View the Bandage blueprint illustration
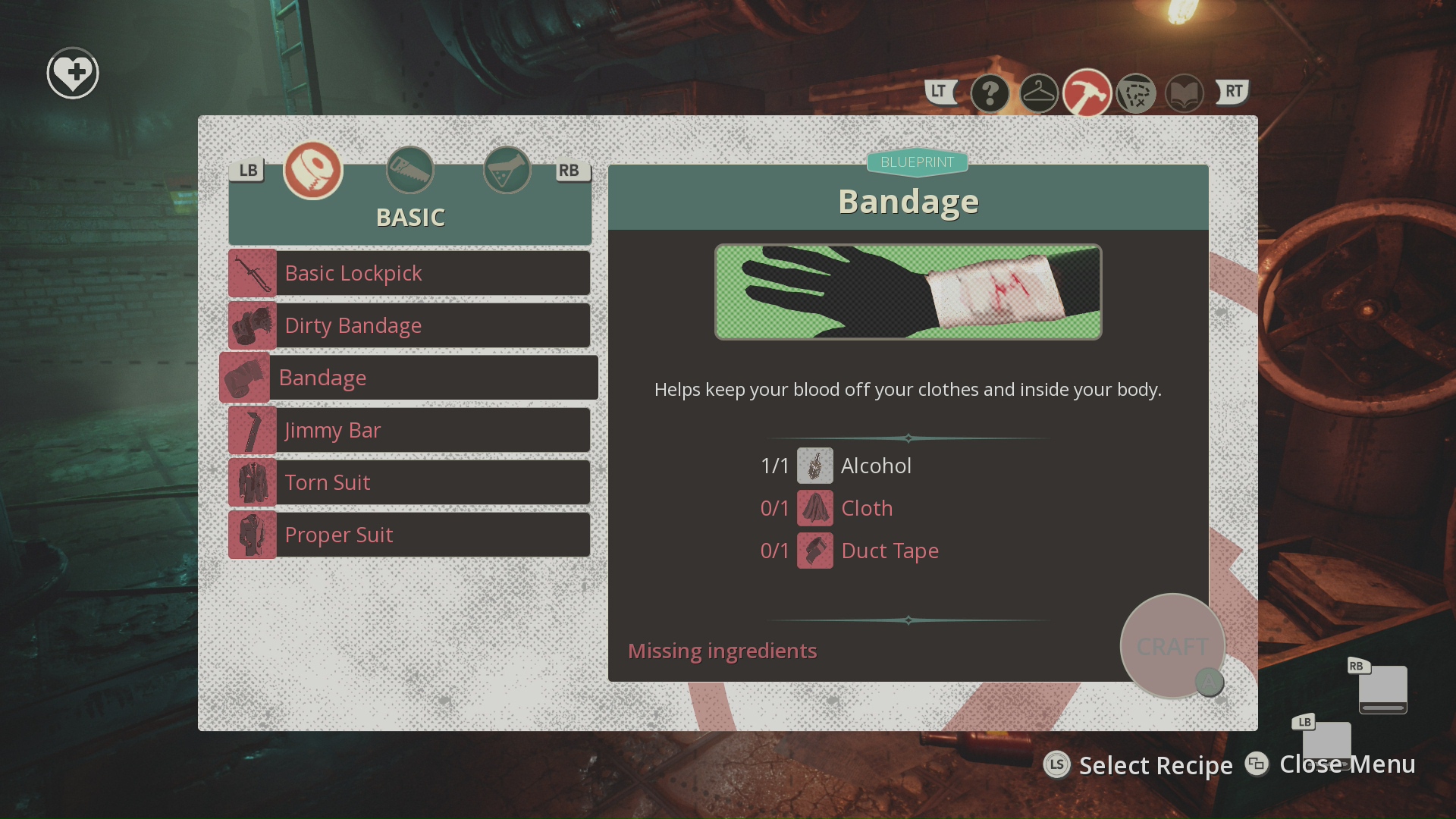The image size is (1456, 819). pos(908,292)
